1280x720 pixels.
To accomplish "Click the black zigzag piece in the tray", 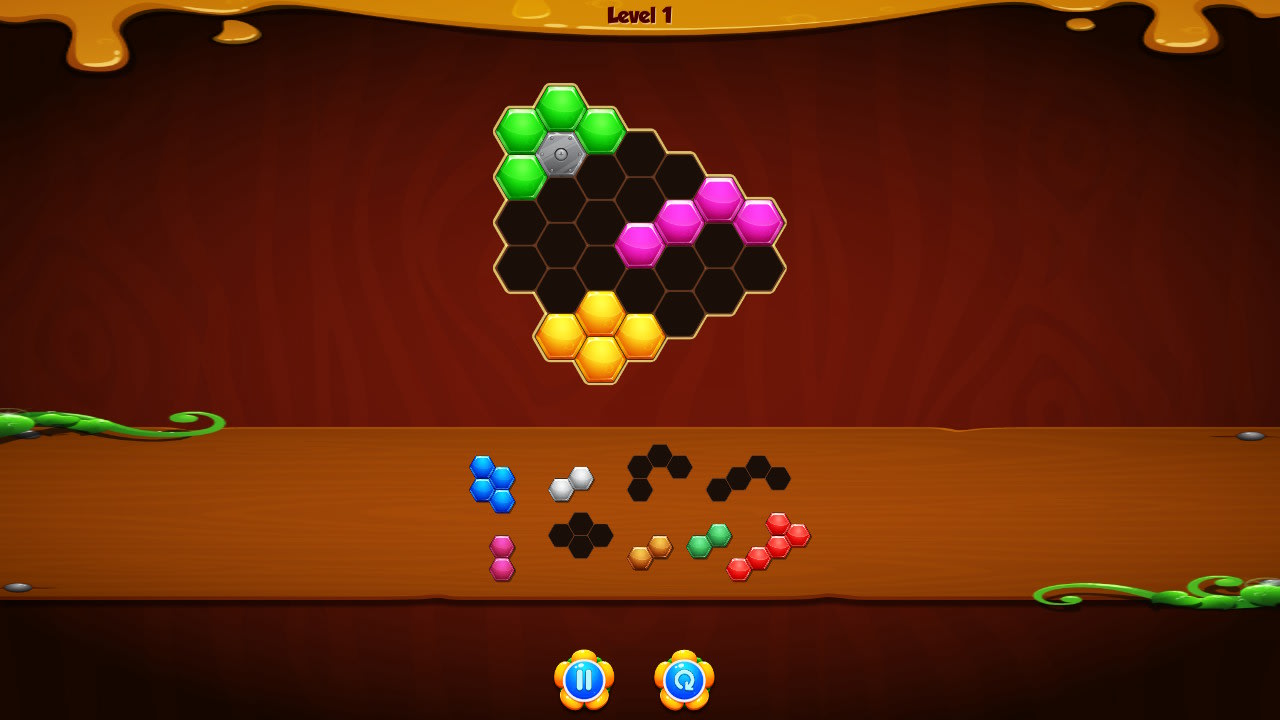I will 750,478.
